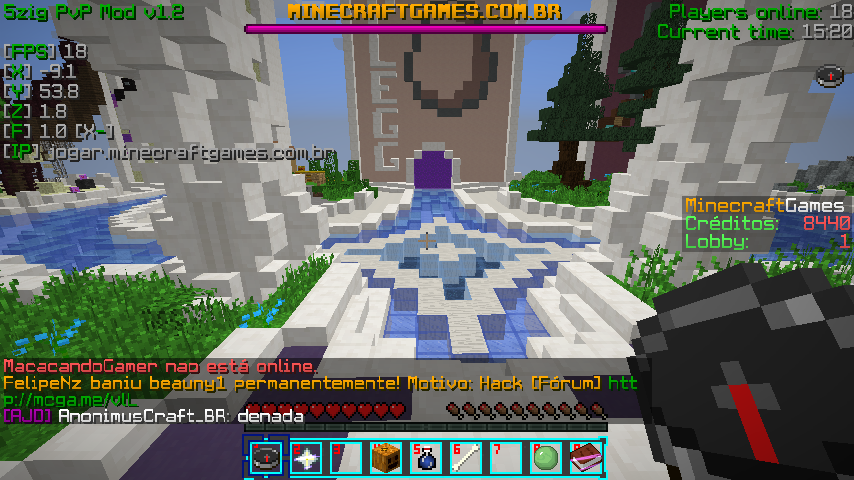Select the jack o'lantern pumpkin slot
The width and height of the screenshot is (854, 480).
tap(386, 457)
